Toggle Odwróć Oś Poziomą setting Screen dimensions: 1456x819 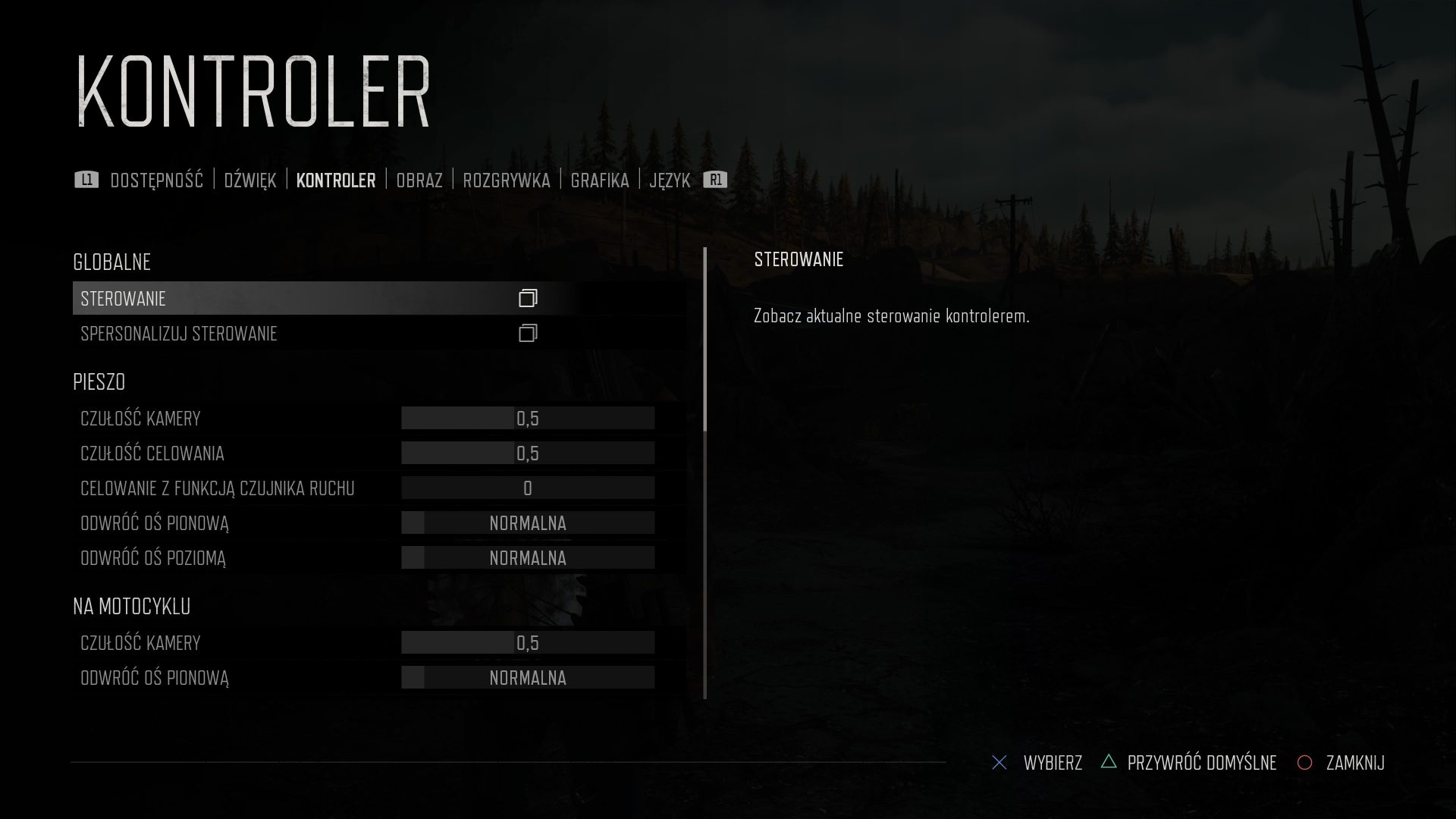click(527, 558)
